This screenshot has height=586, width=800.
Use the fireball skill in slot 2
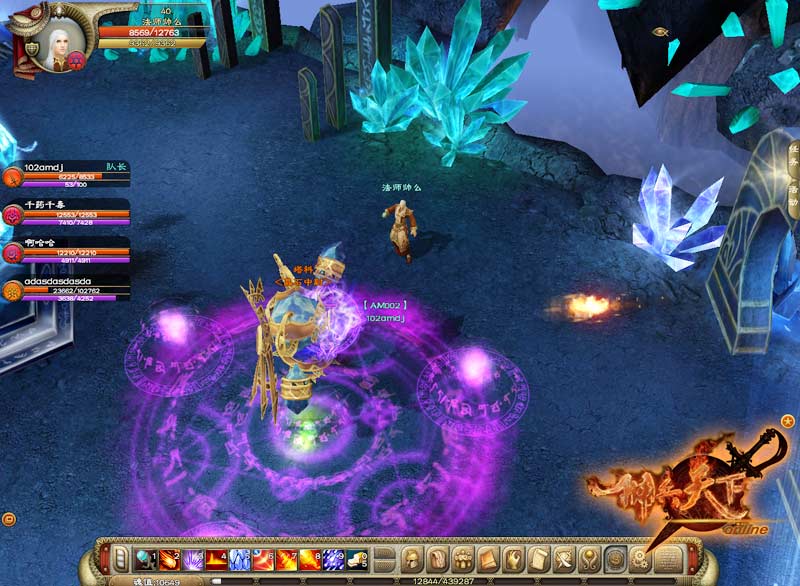point(167,558)
